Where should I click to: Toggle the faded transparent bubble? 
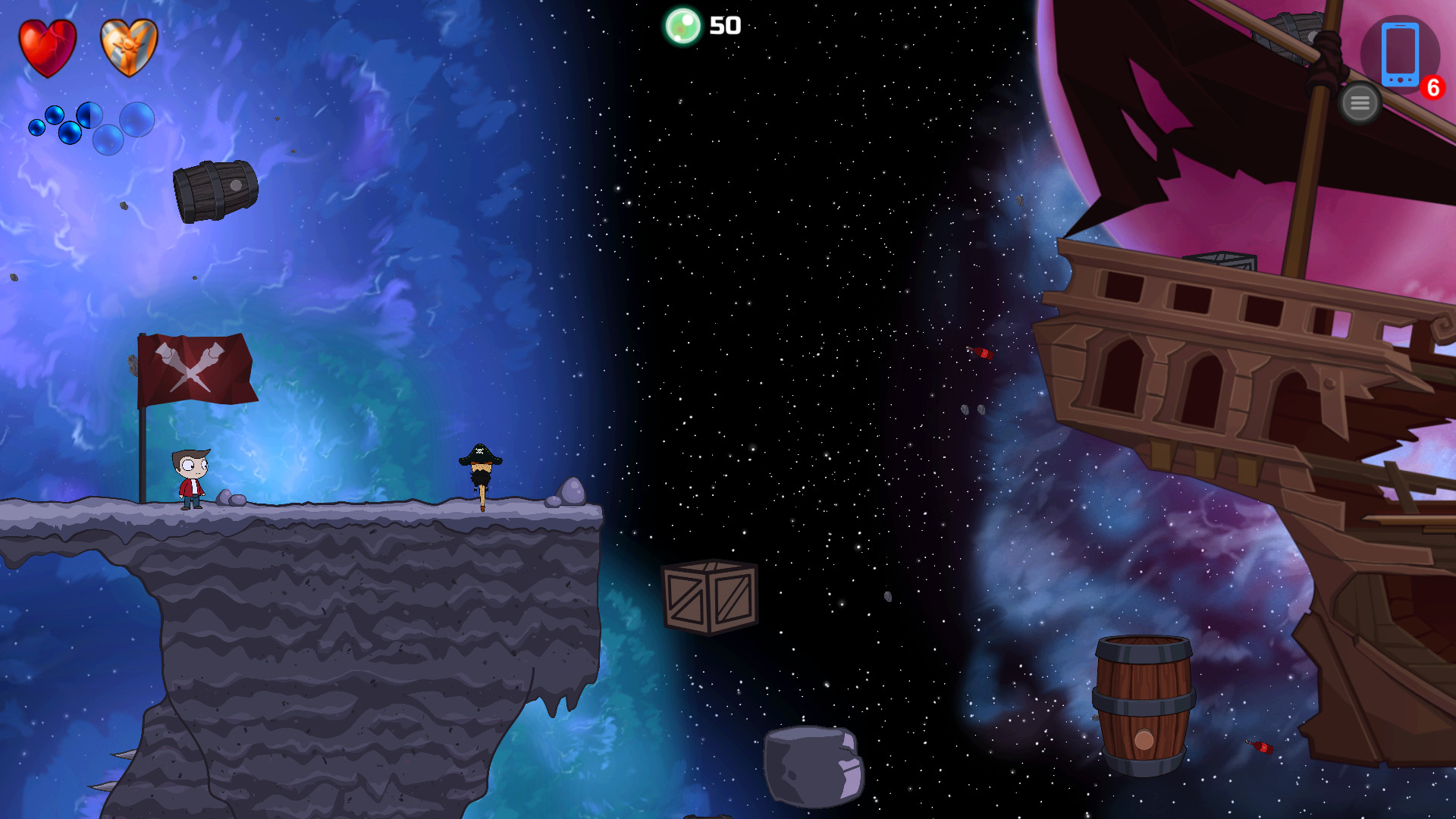coord(108,141)
